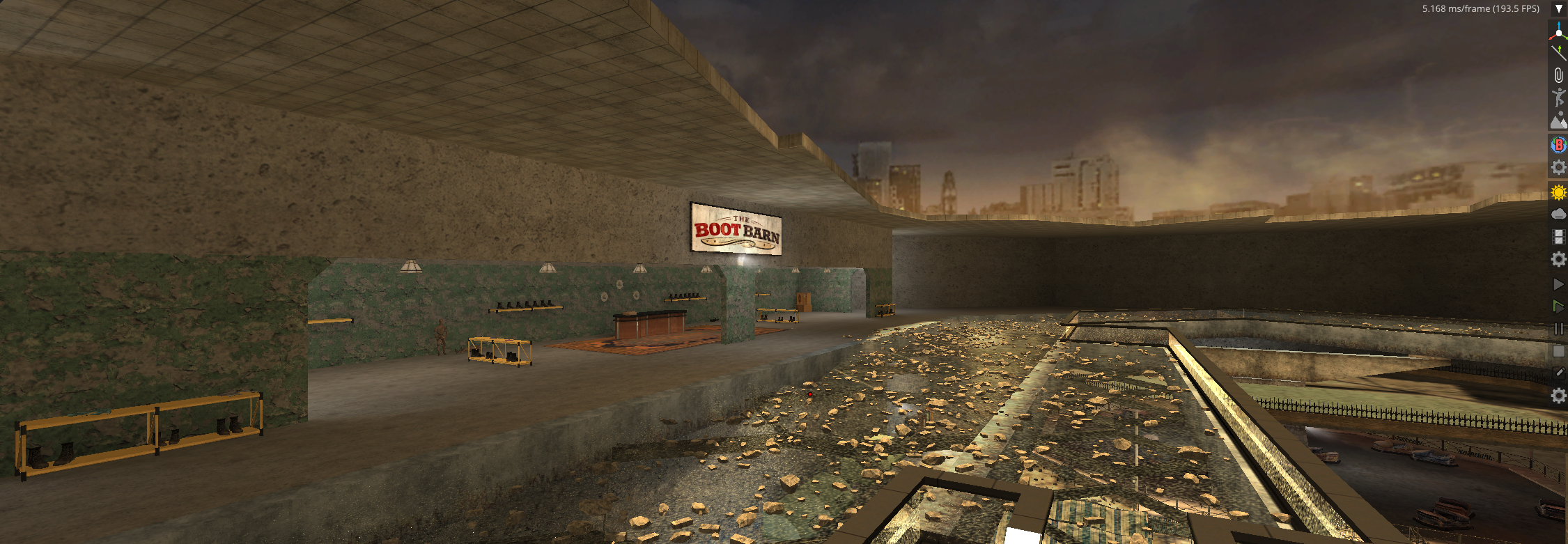This screenshot has width=1568, height=544.
Task: Stop playback with the square stop button
Action: pos(1558,351)
